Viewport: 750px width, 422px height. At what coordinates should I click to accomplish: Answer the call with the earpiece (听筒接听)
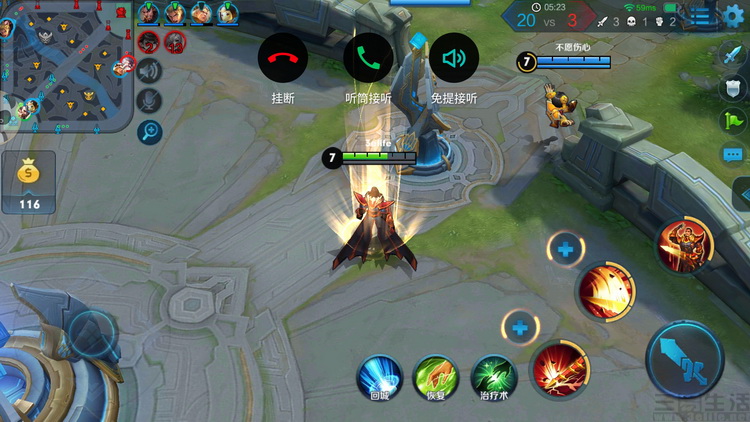point(368,58)
